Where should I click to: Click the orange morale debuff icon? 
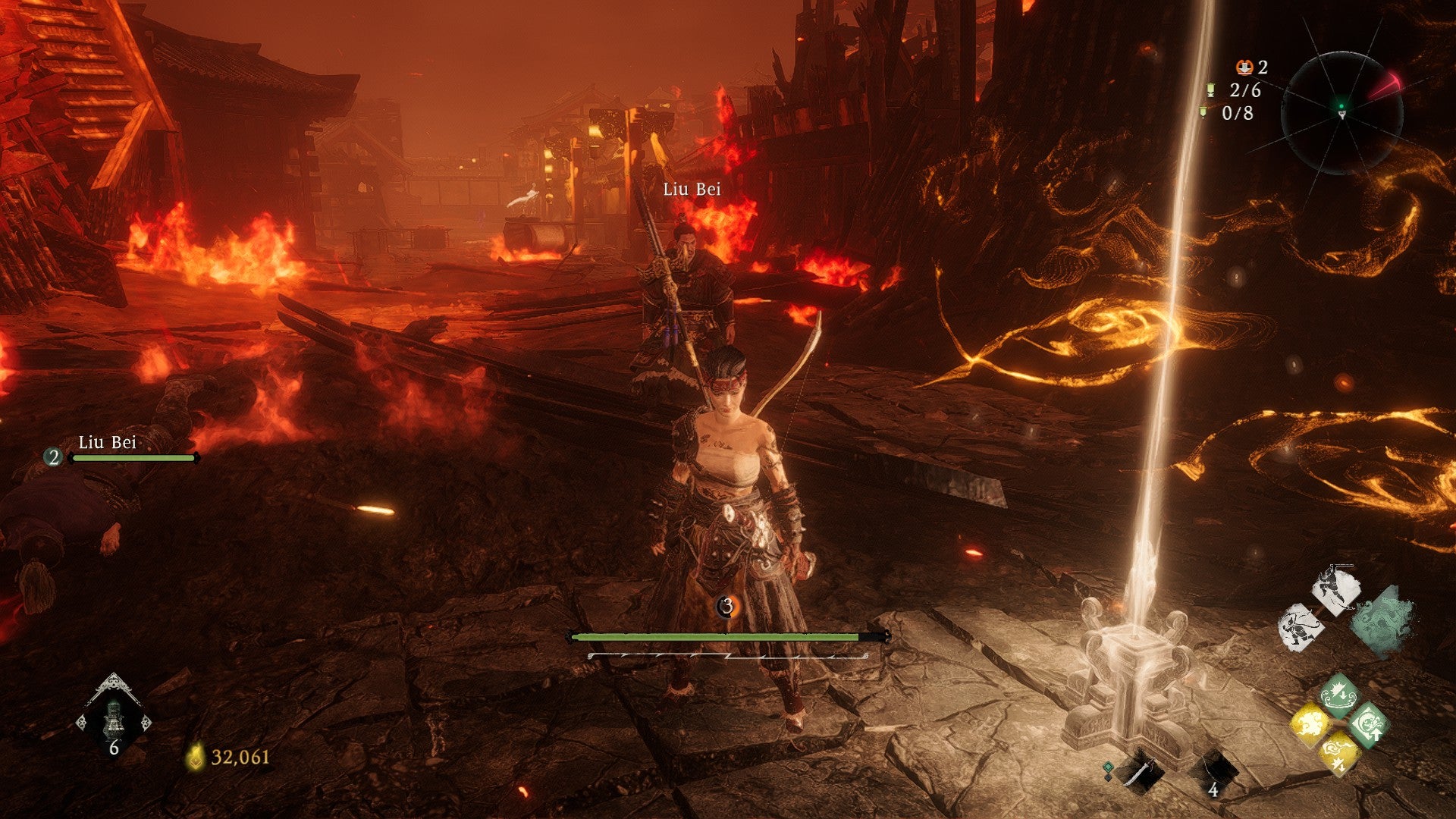[x=1244, y=67]
